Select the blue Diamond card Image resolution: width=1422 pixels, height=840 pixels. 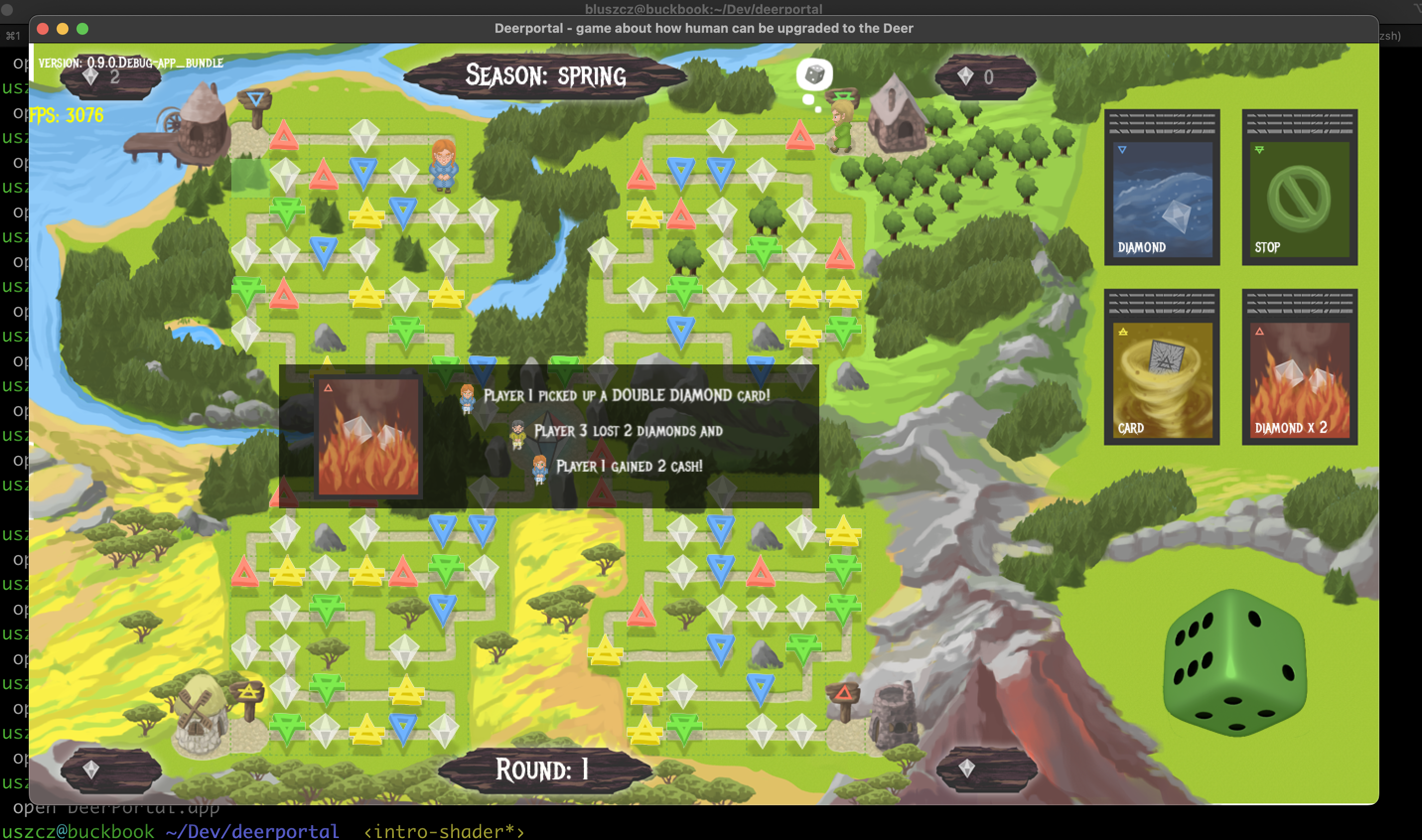click(x=1162, y=188)
